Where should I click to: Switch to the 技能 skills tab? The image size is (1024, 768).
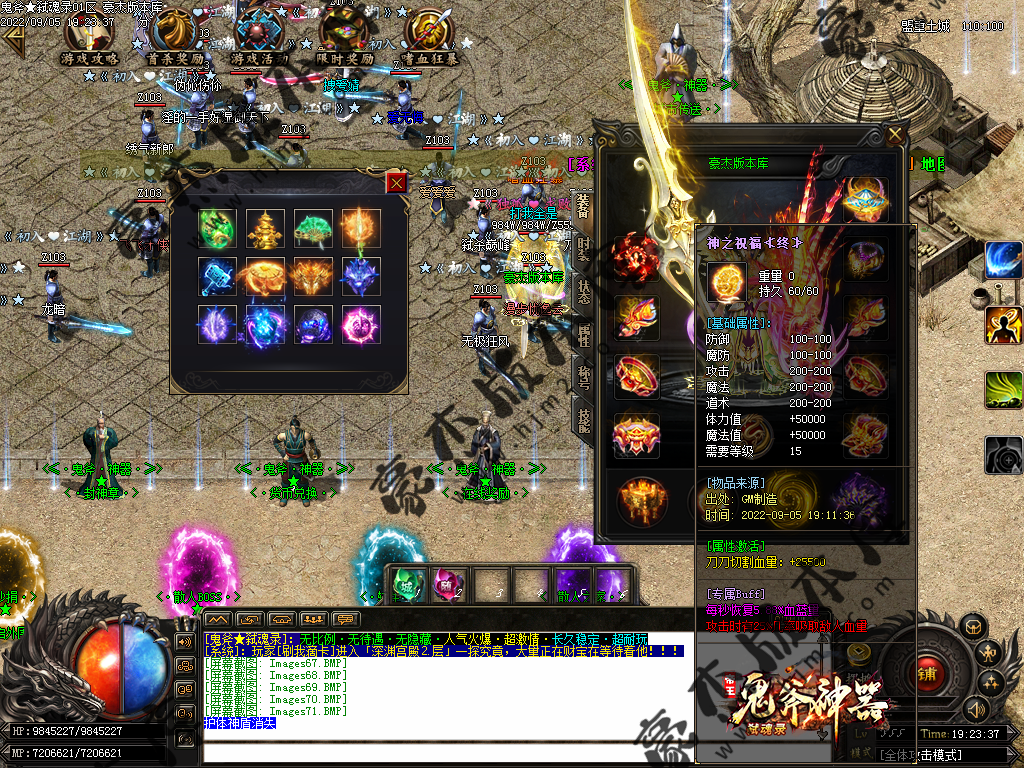click(x=583, y=420)
